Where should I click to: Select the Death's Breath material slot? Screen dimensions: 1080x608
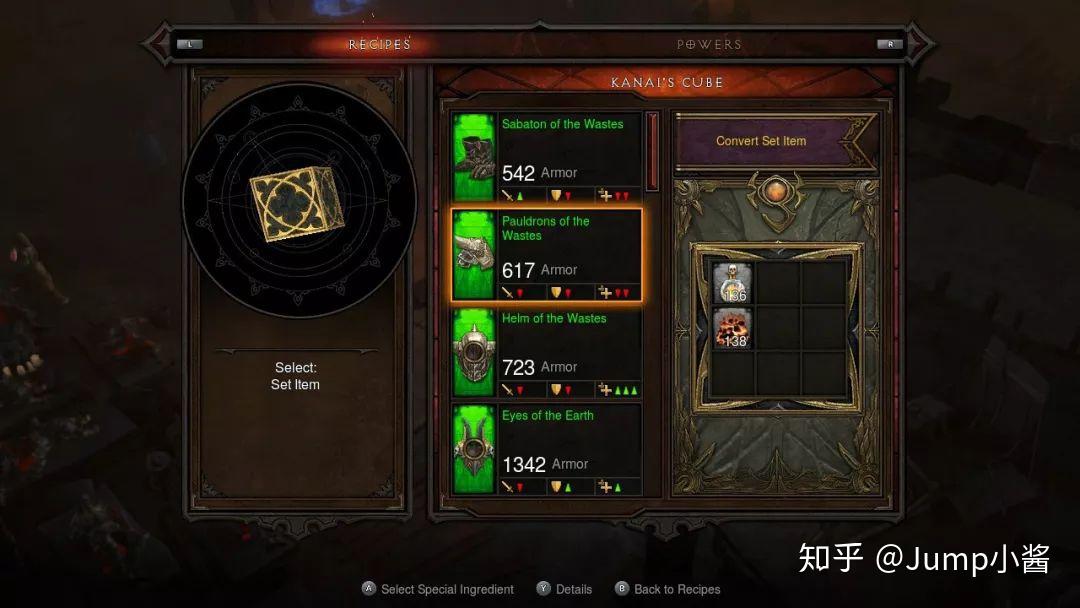733,283
